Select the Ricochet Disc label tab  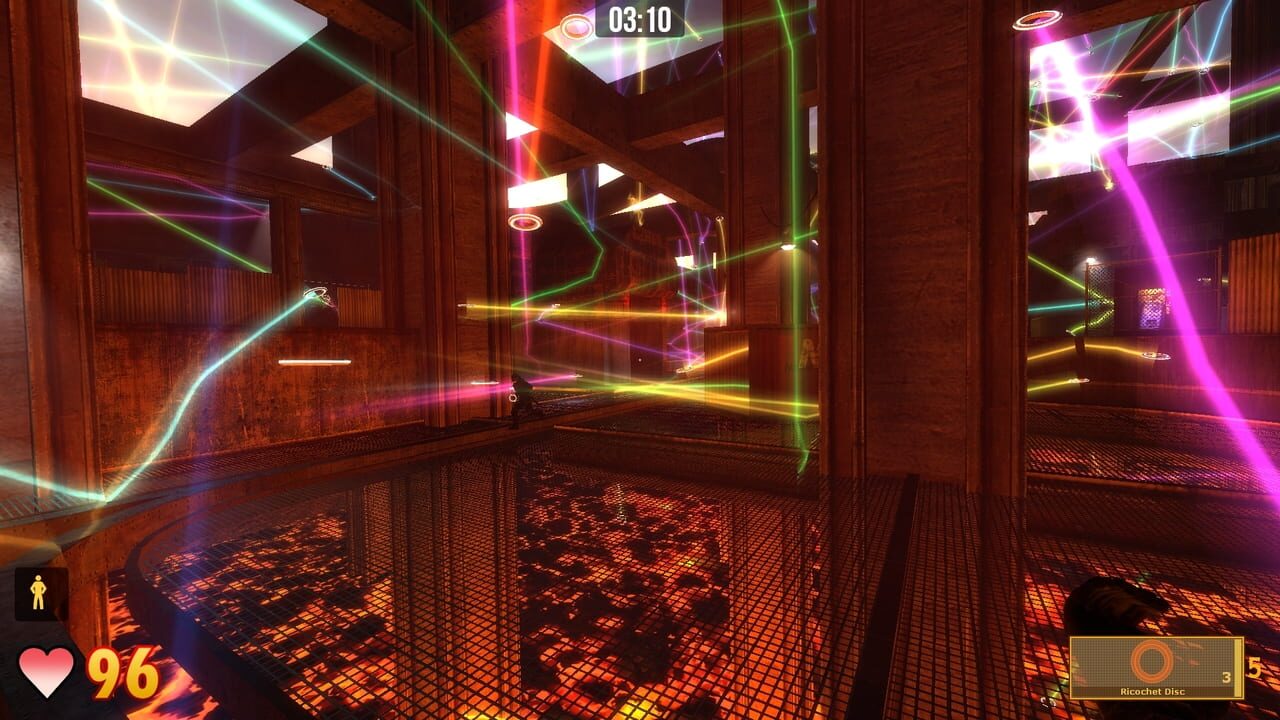point(1152,691)
